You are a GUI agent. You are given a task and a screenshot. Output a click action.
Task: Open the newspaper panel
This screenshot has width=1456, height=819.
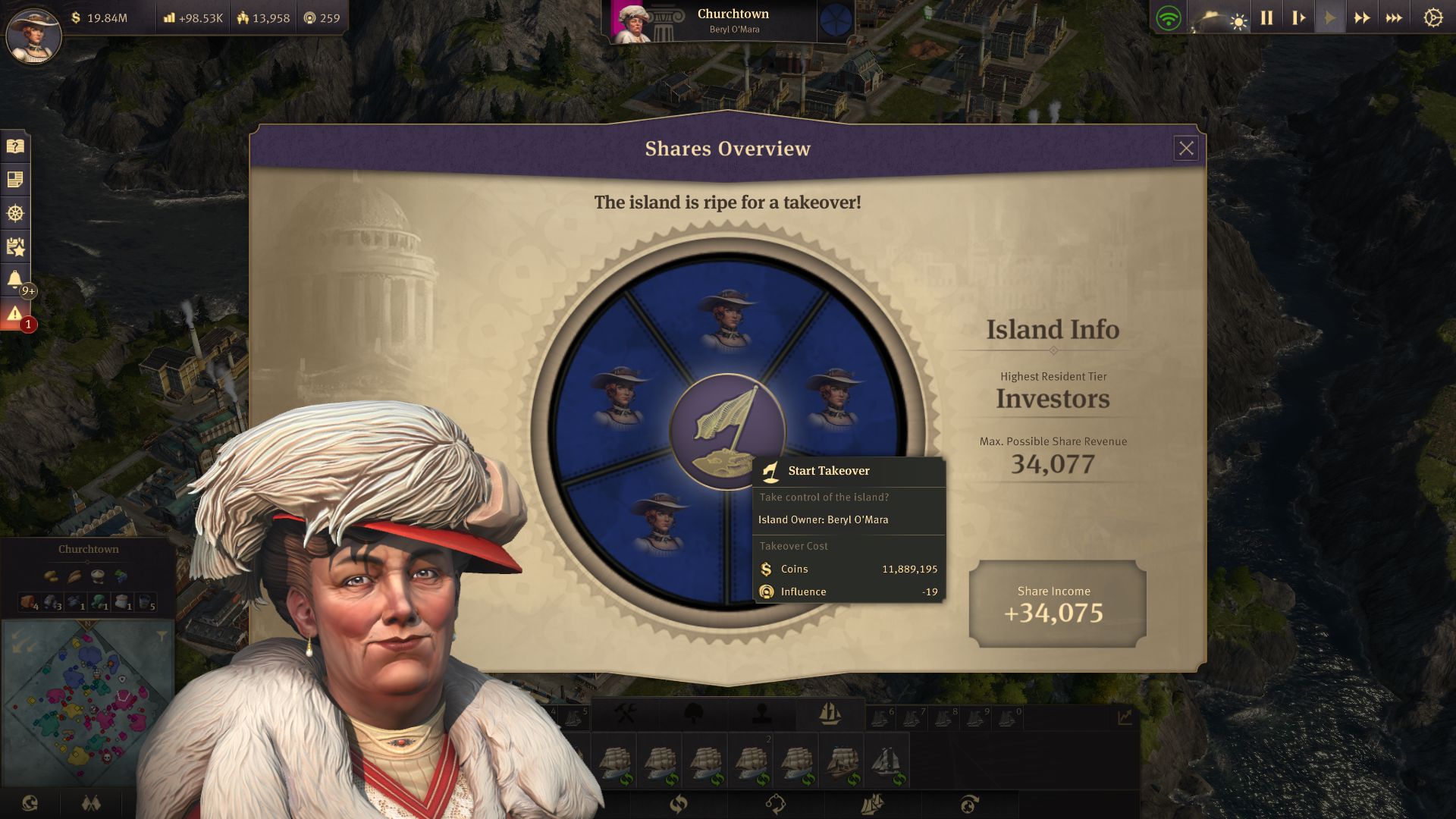tap(14, 180)
